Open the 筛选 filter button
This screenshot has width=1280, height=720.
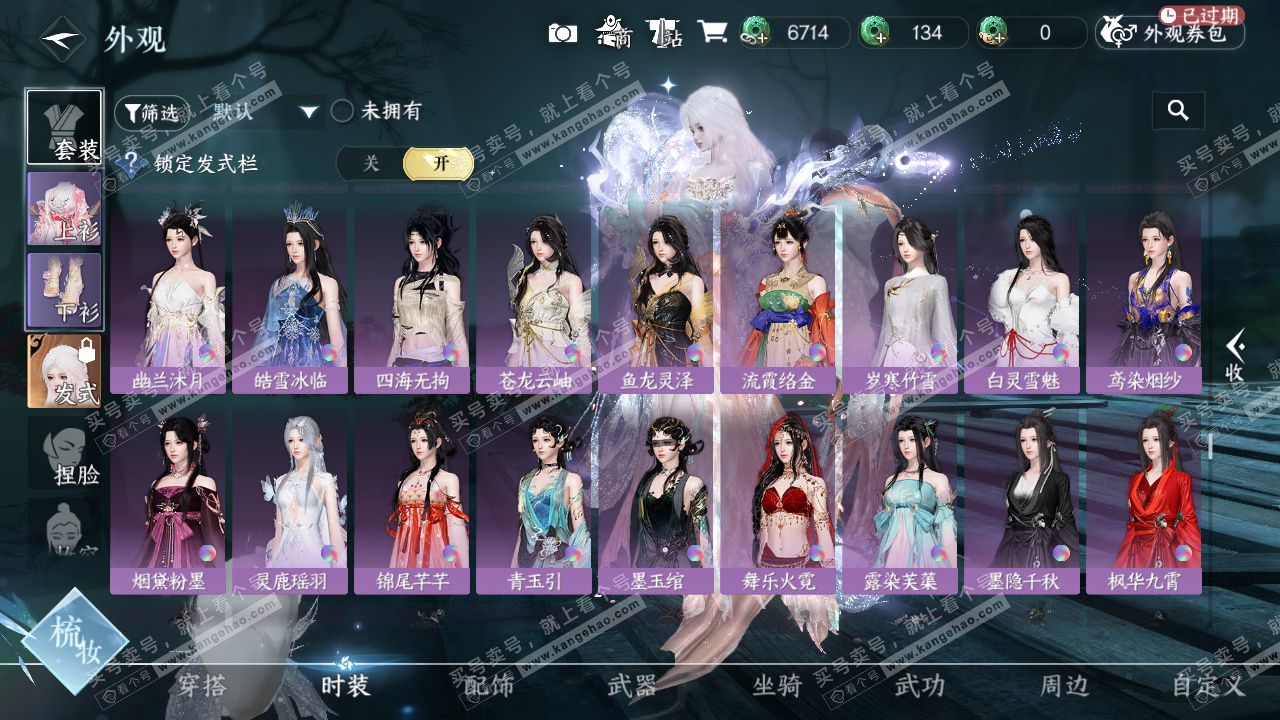(x=151, y=112)
